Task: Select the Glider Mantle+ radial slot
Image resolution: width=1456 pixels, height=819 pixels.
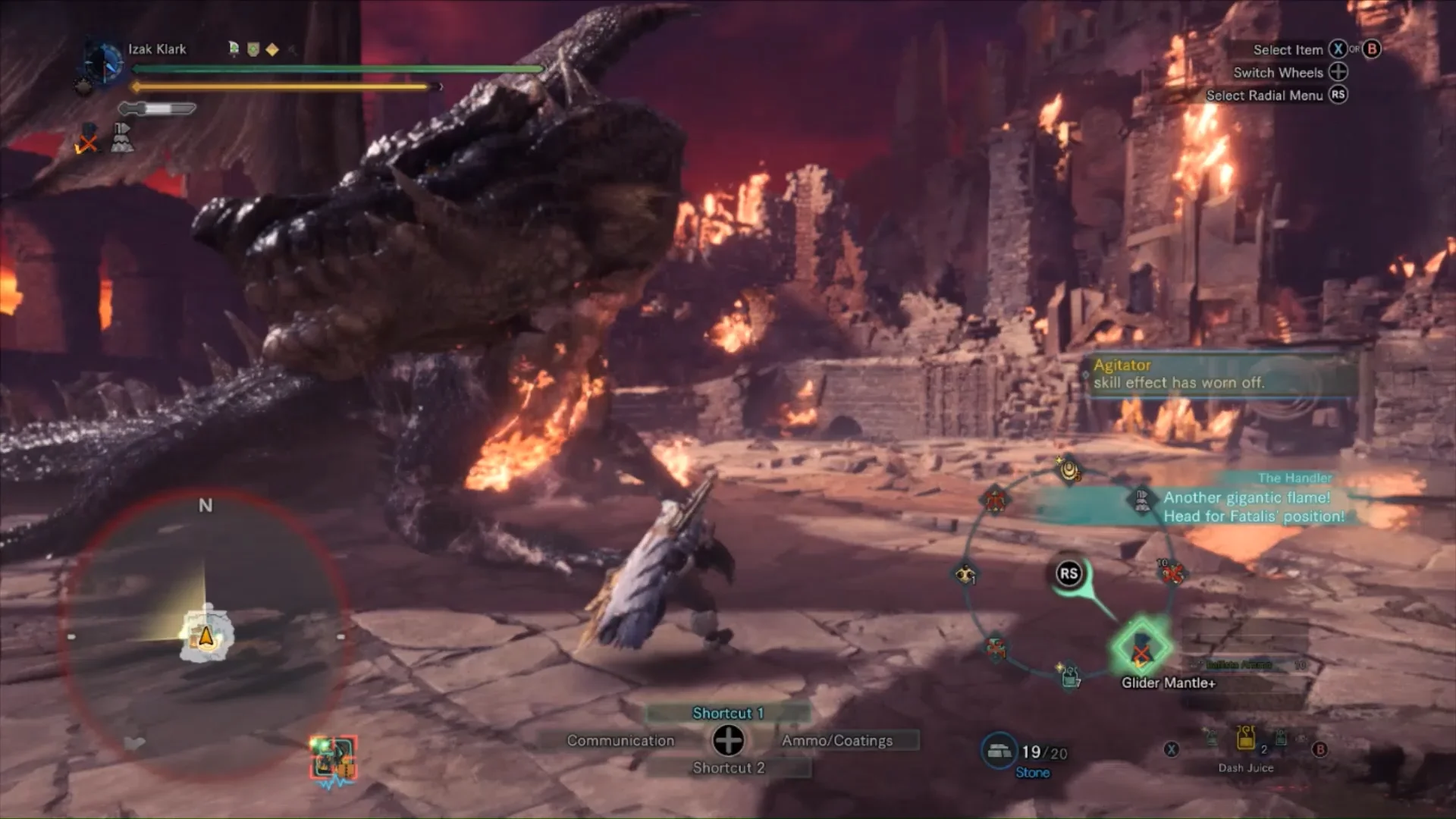Action: pos(1141,648)
